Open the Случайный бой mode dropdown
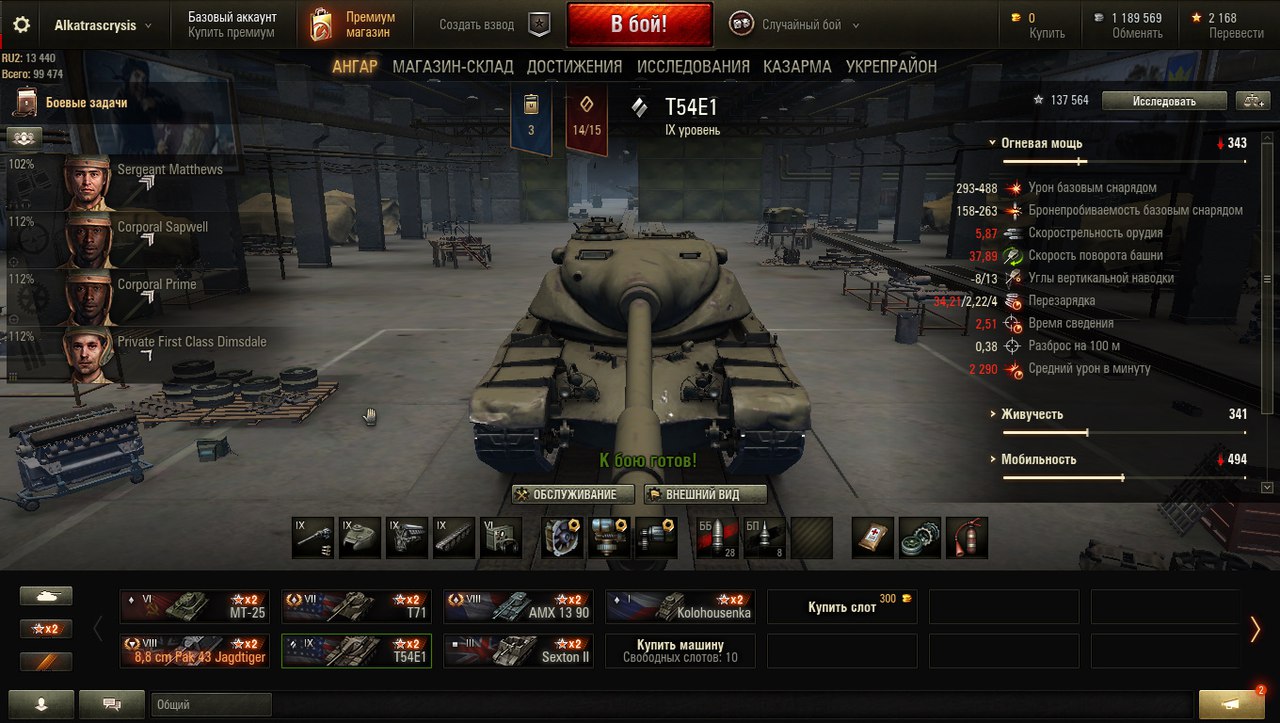Viewport: 1280px width, 723px height. pos(800,25)
